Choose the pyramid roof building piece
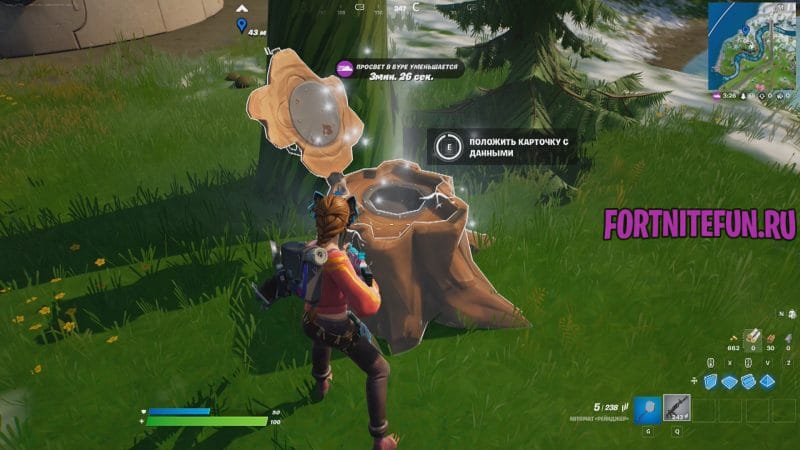This screenshot has height=450, width=800. [x=769, y=381]
